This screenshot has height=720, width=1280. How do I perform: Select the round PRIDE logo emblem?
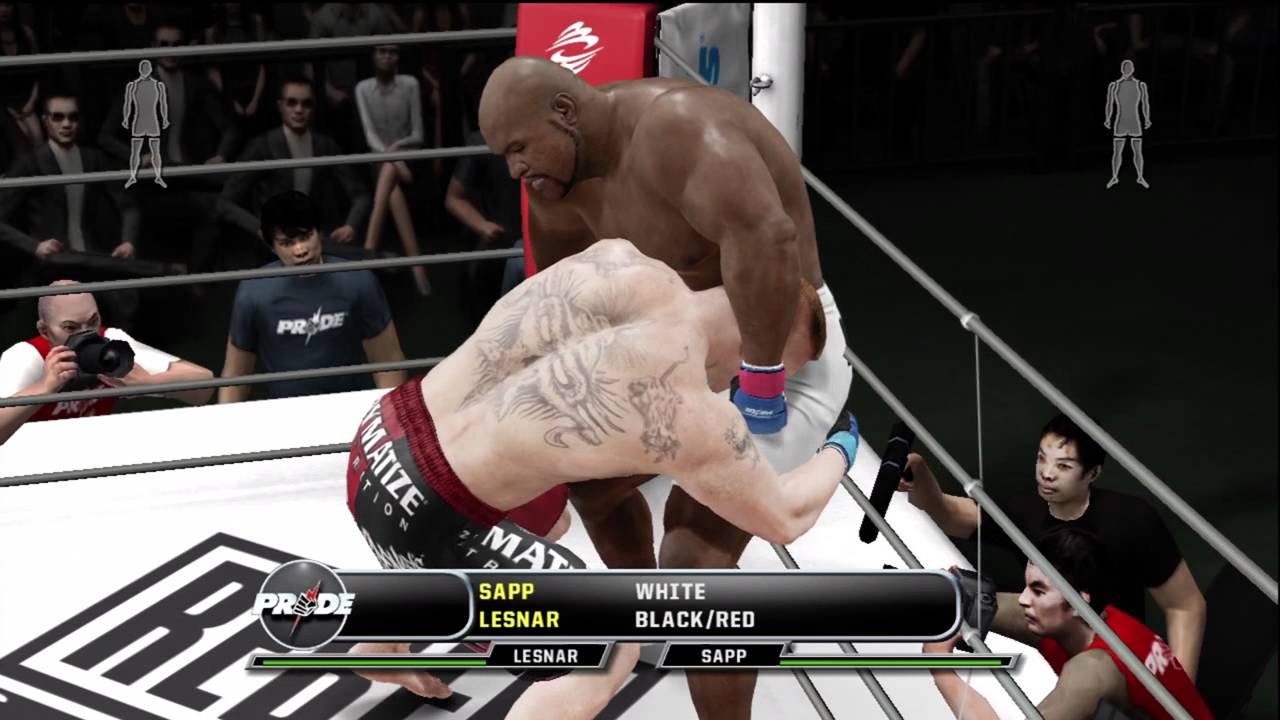click(x=304, y=605)
